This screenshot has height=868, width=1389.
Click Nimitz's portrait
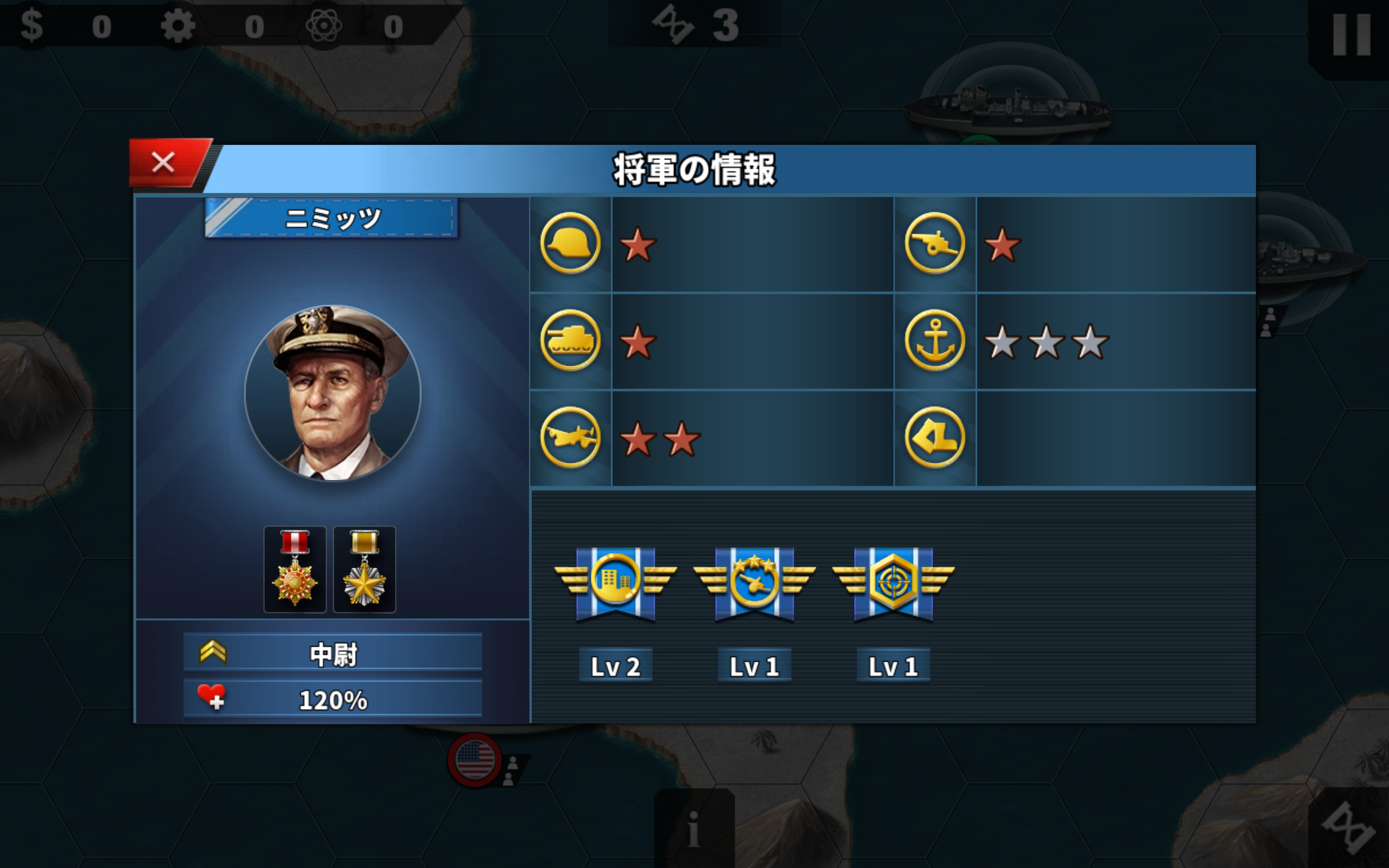click(x=333, y=393)
